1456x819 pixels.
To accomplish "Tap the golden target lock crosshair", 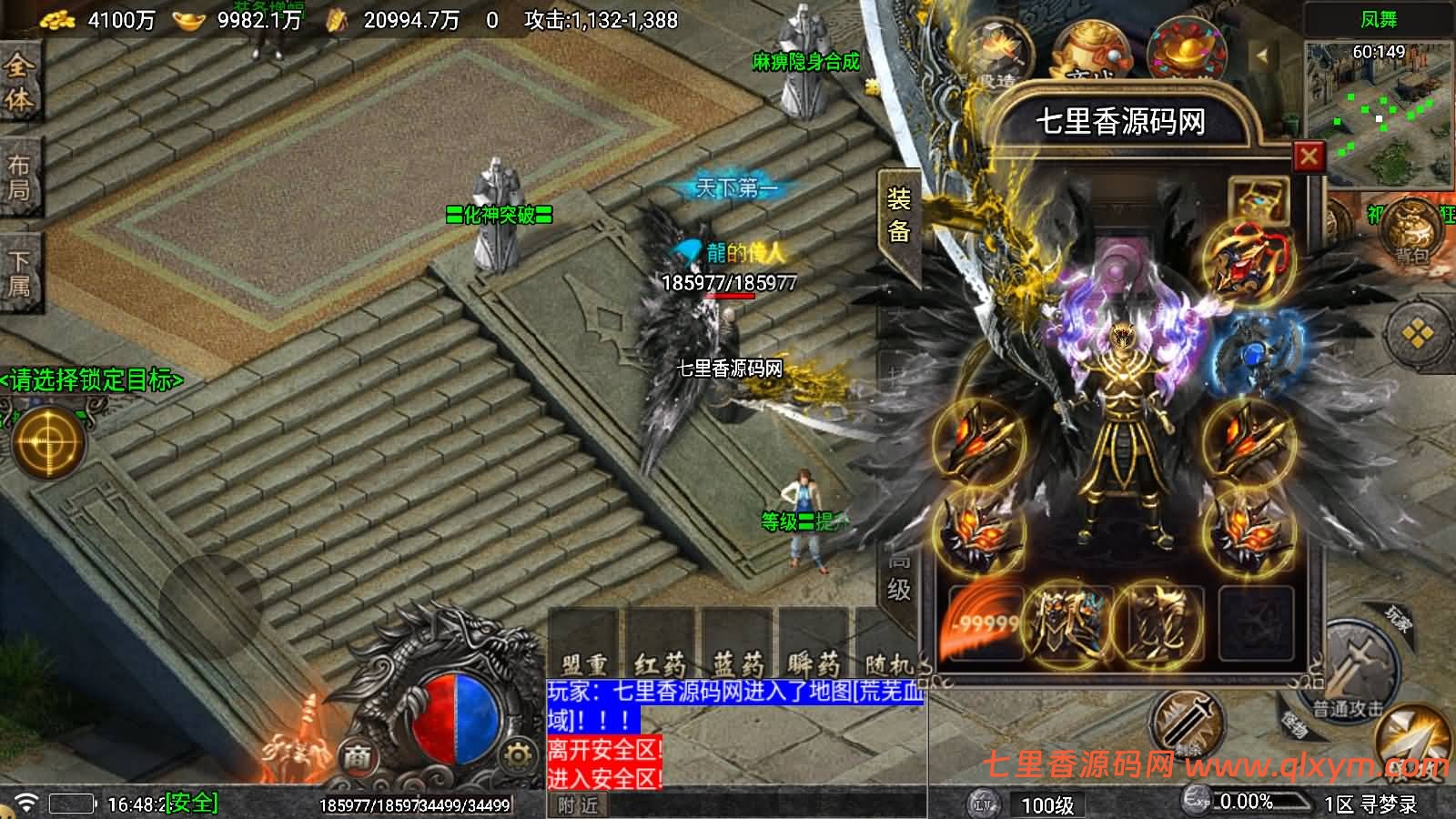I will (x=47, y=442).
